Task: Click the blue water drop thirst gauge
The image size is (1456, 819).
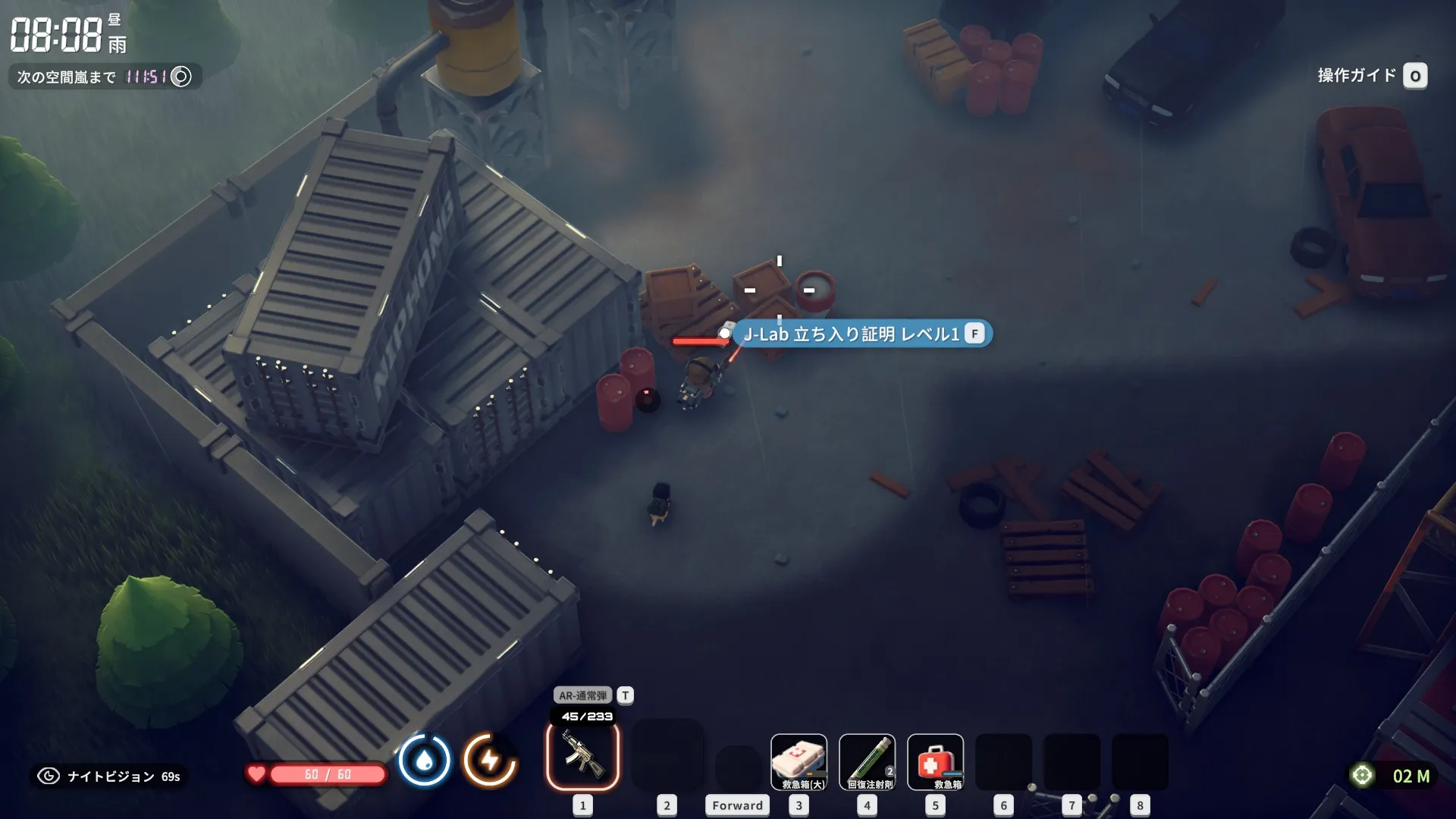Action: click(x=424, y=761)
